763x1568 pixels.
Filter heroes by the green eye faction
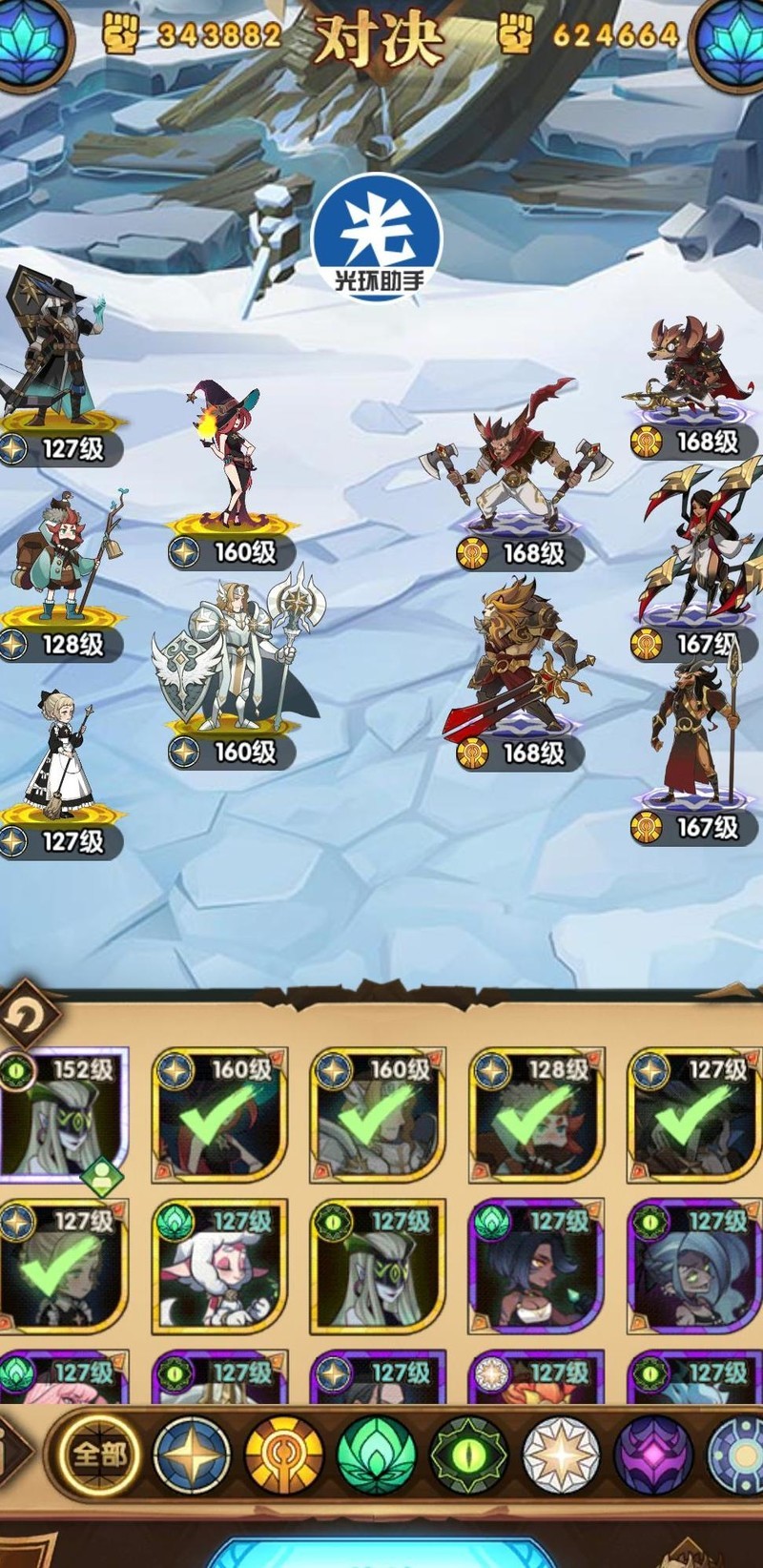coord(469,1454)
